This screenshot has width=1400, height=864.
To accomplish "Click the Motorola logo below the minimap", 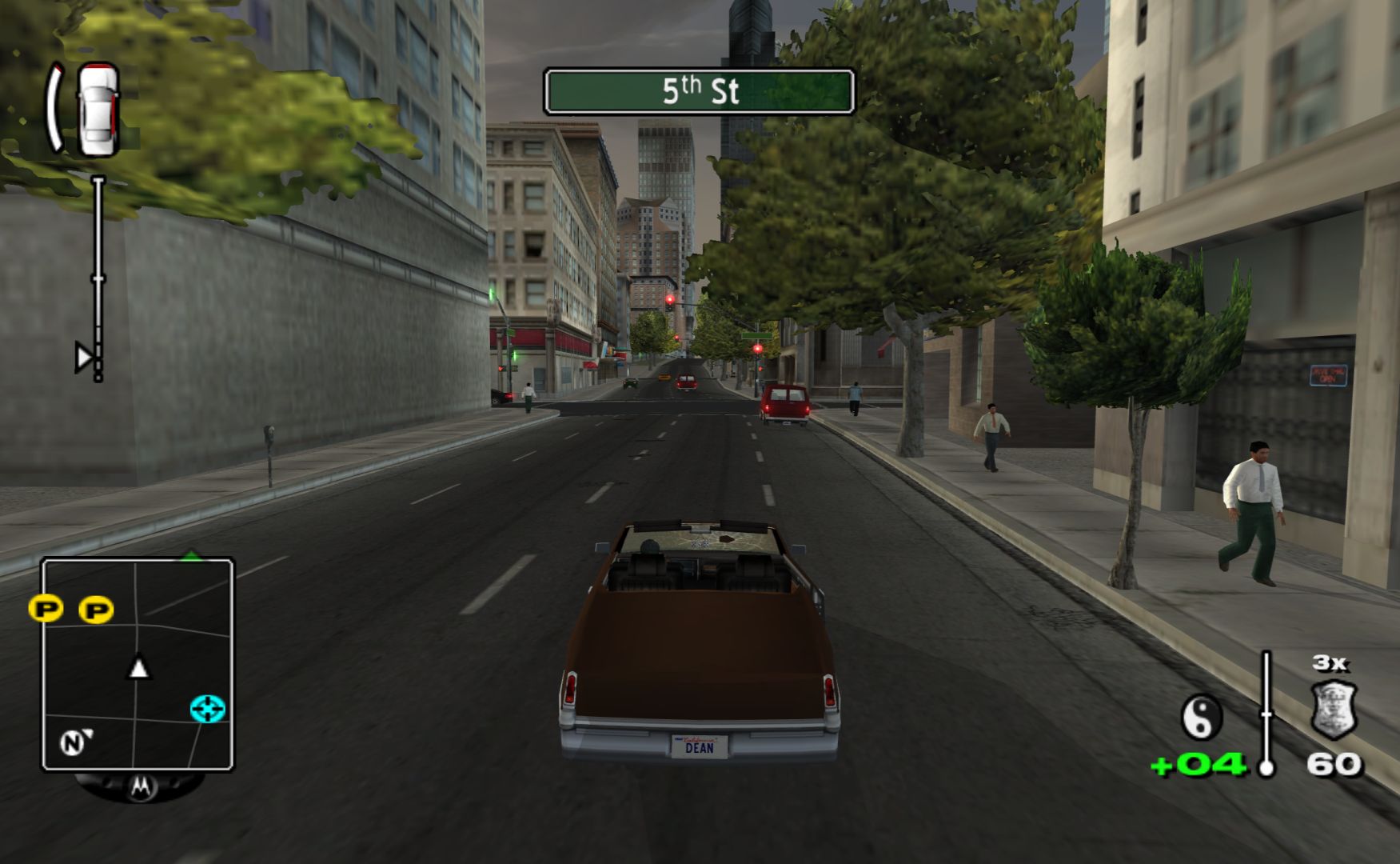I will 140,787.
